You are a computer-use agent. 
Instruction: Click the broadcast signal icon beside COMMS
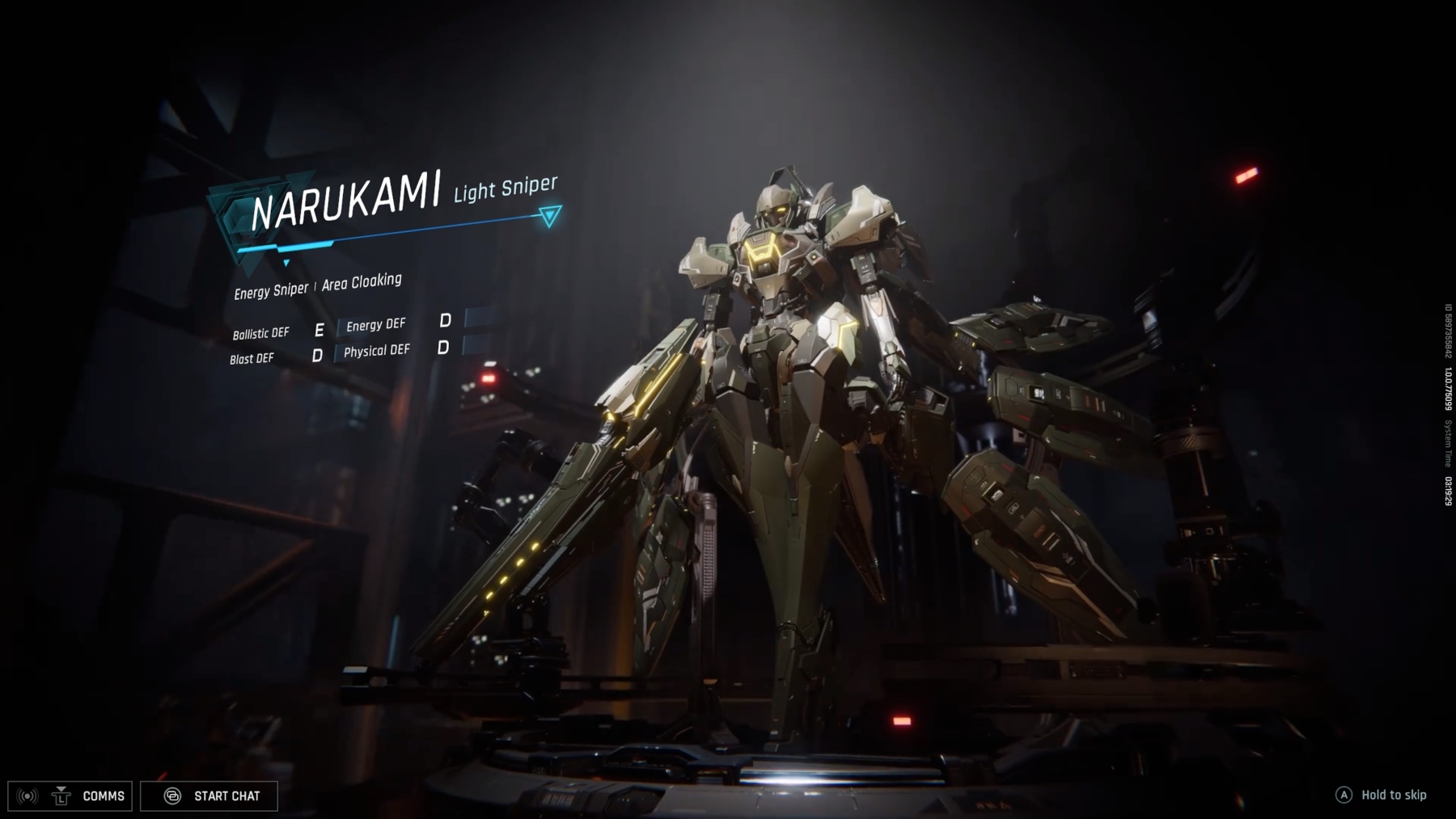pyautogui.click(x=28, y=796)
